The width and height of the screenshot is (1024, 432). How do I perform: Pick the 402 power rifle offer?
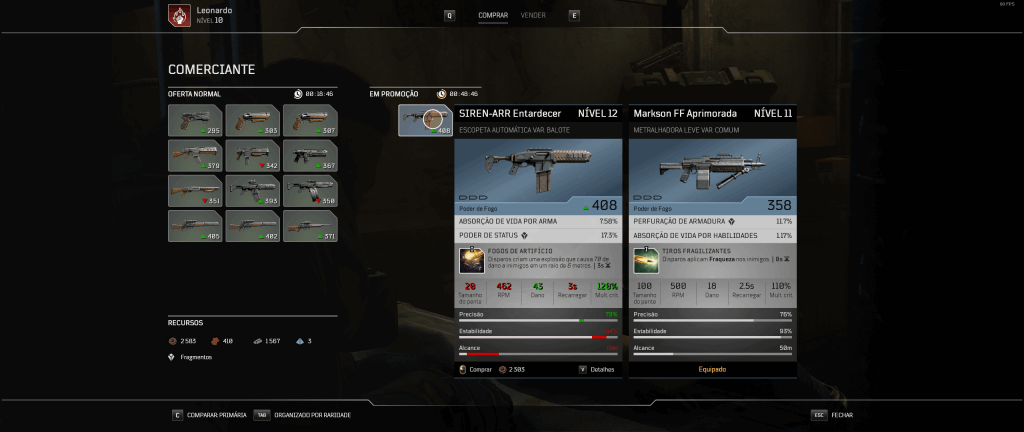pos(252,226)
